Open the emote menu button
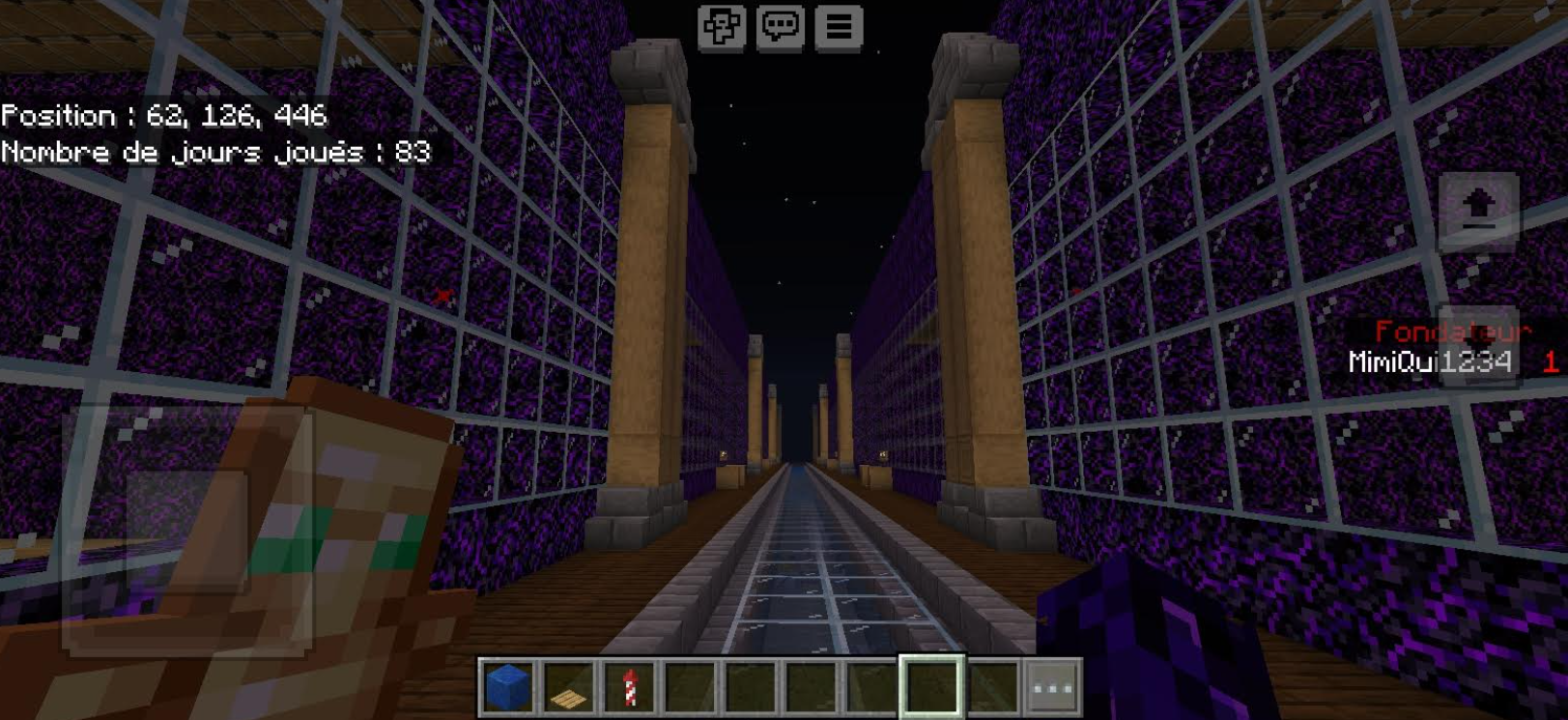The height and width of the screenshot is (720, 1568). pos(722,27)
